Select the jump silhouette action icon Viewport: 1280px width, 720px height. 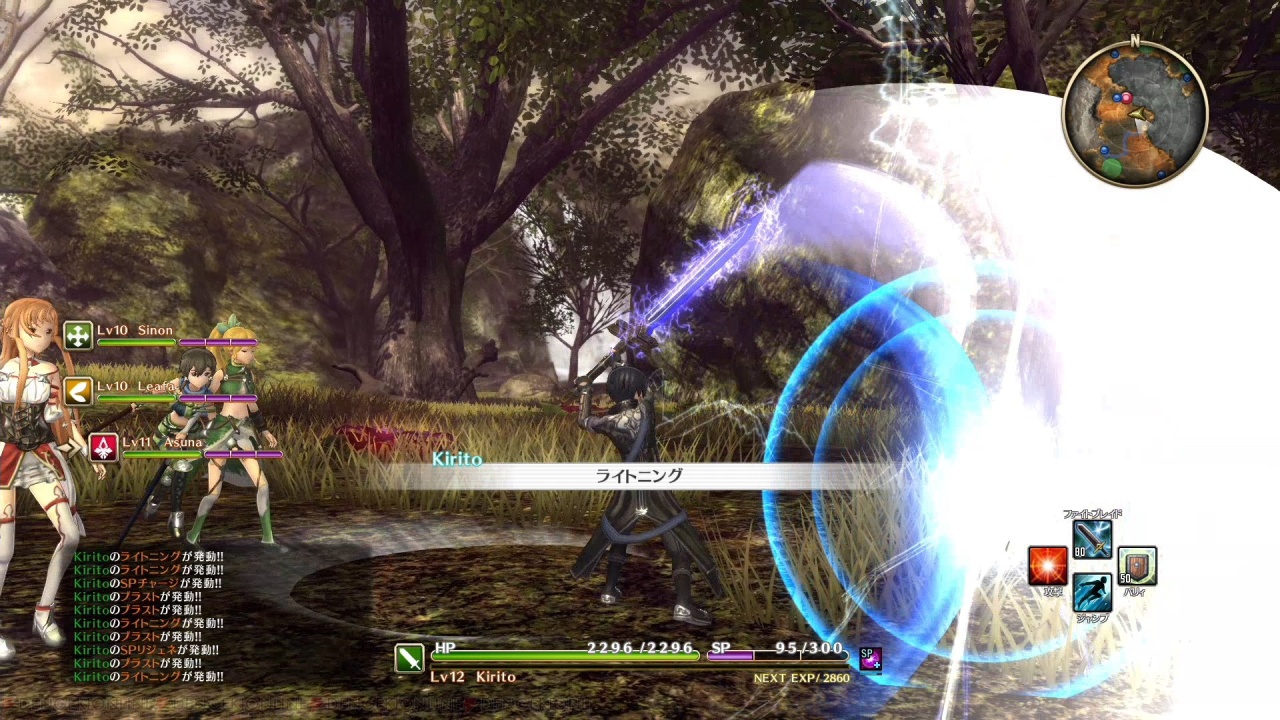[x=1092, y=592]
